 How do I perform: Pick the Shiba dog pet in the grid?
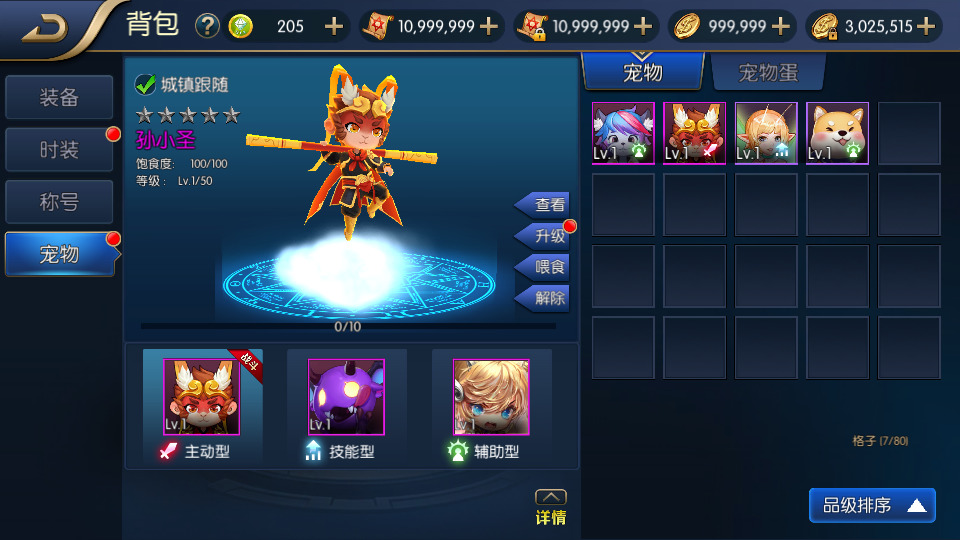[838, 133]
